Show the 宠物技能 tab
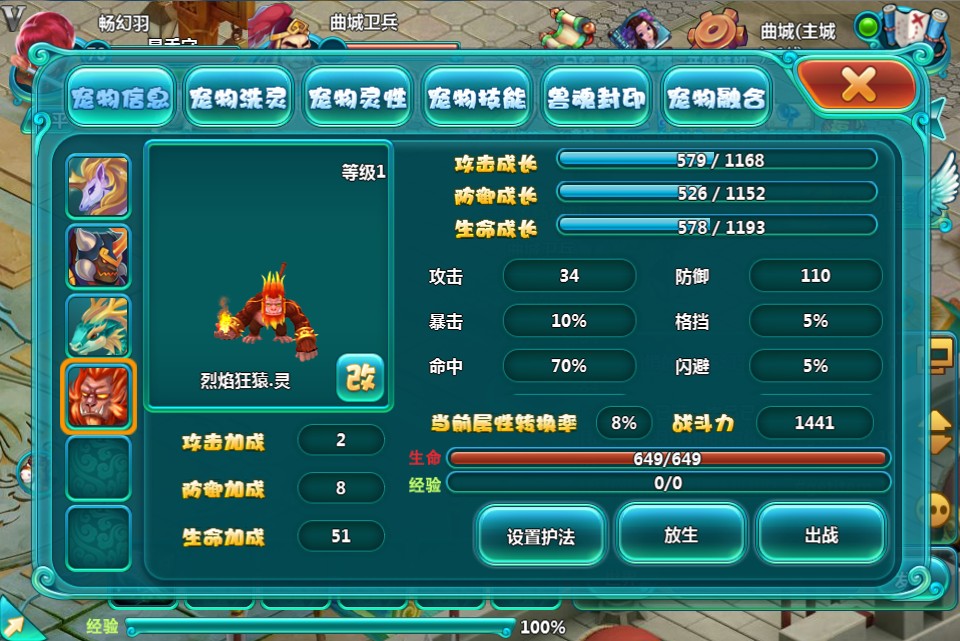This screenshot has height=641, width=960. (477, 98)
